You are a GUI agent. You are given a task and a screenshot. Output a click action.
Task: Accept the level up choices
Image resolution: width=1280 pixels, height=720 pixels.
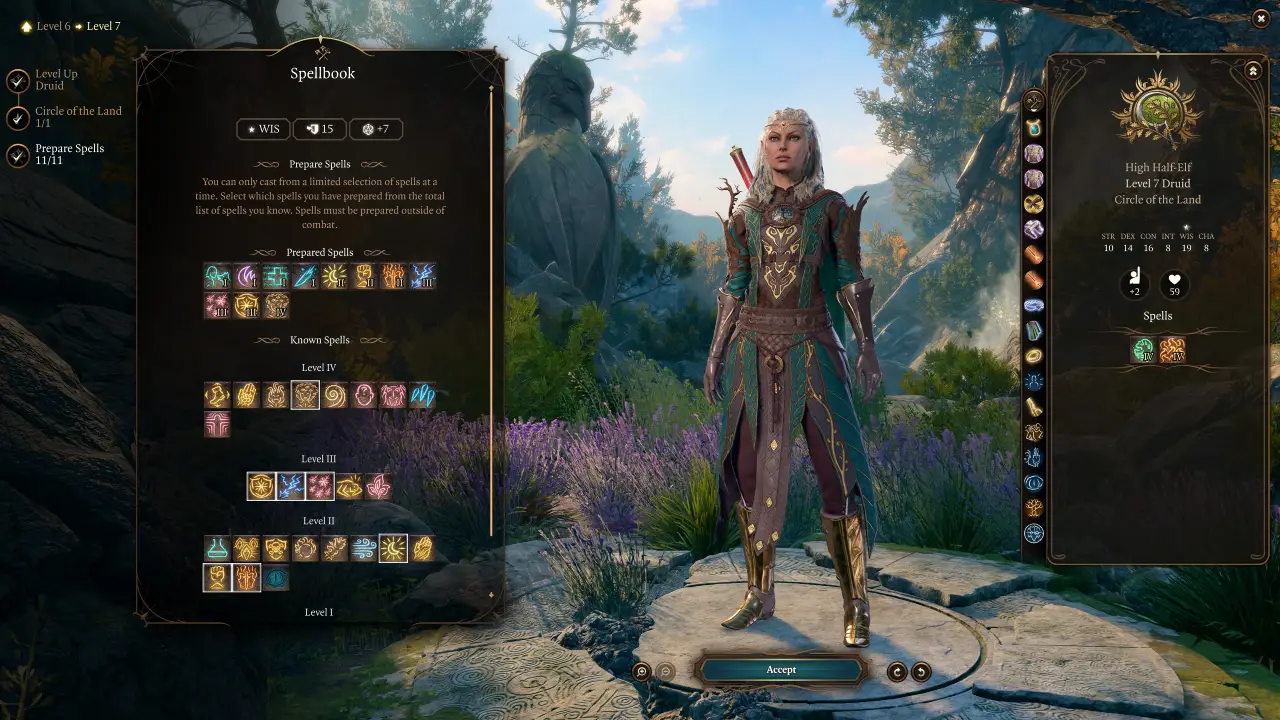pos(781,670)
